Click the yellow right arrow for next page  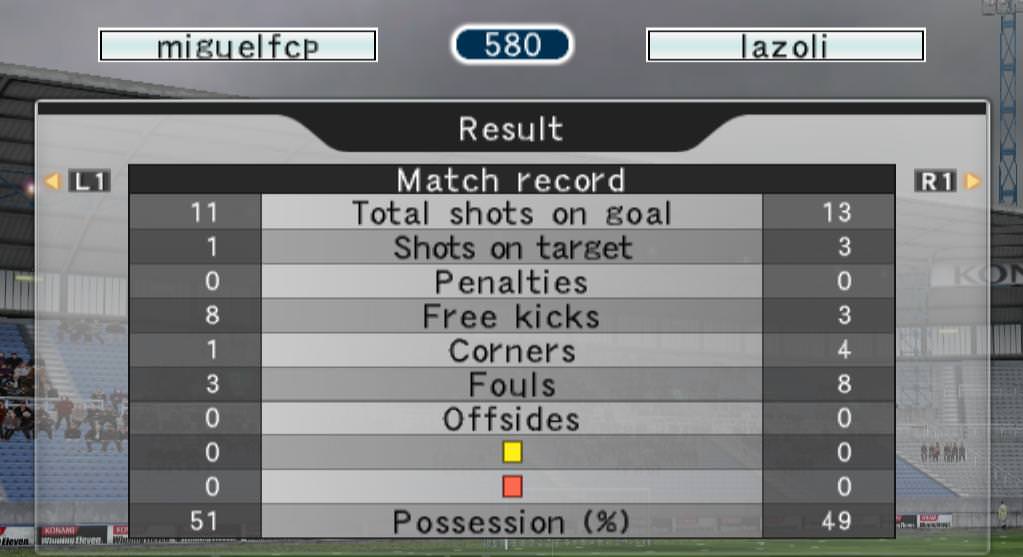pos(972,182)
